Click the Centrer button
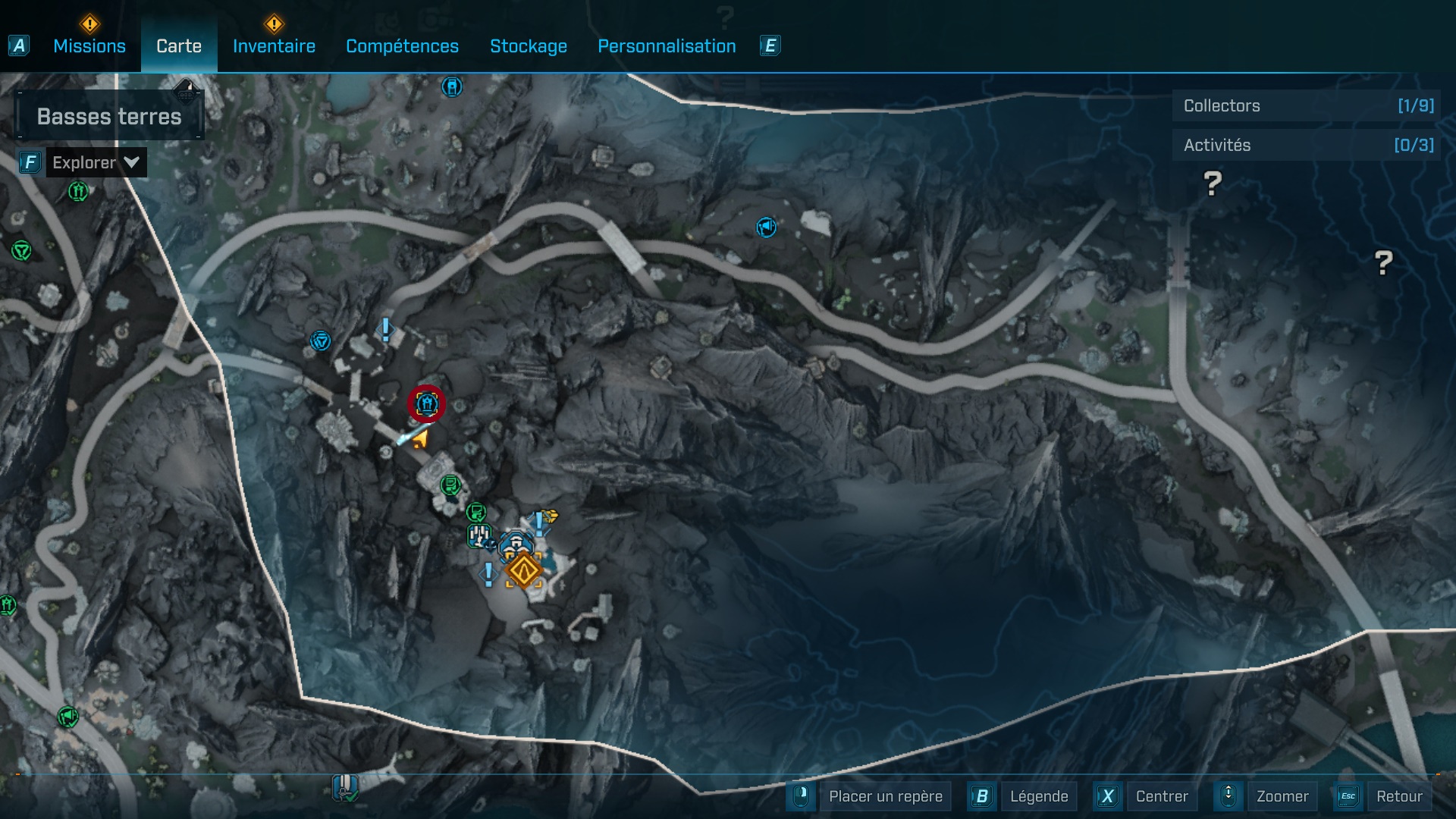 pos(1160,796)
